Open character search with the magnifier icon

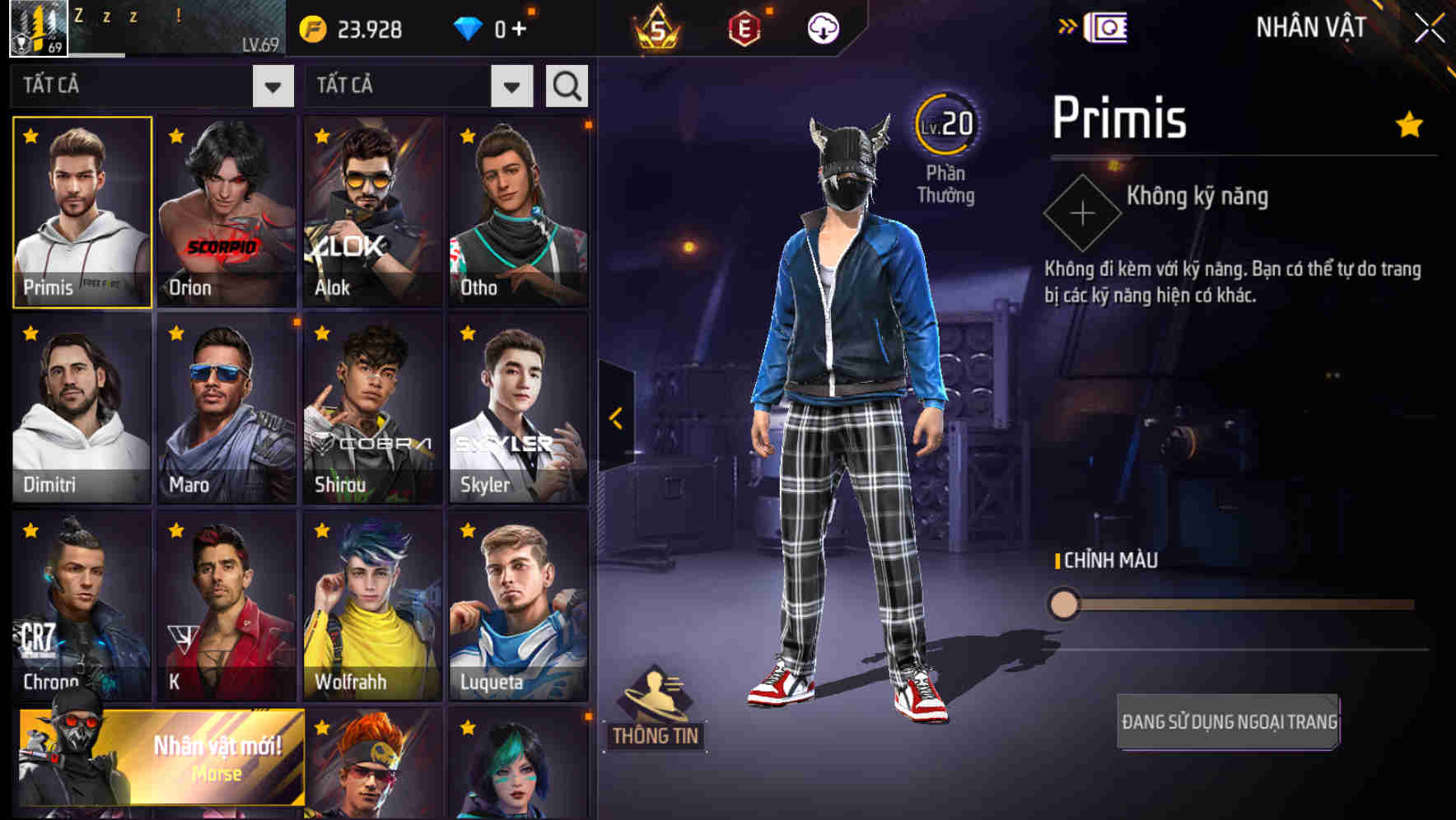[x=565, y=85]
